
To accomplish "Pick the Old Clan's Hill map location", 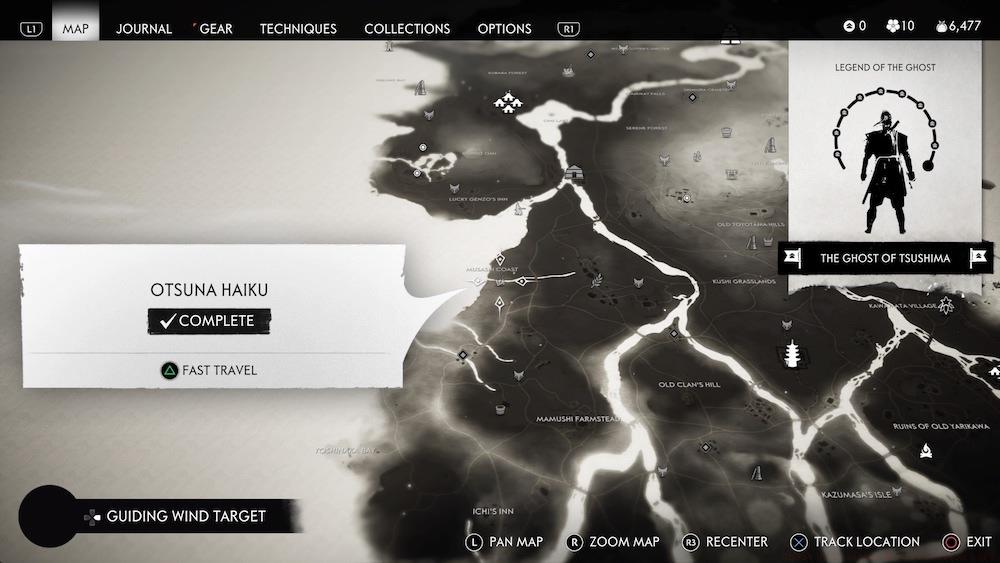I will [x=689, y=384].
